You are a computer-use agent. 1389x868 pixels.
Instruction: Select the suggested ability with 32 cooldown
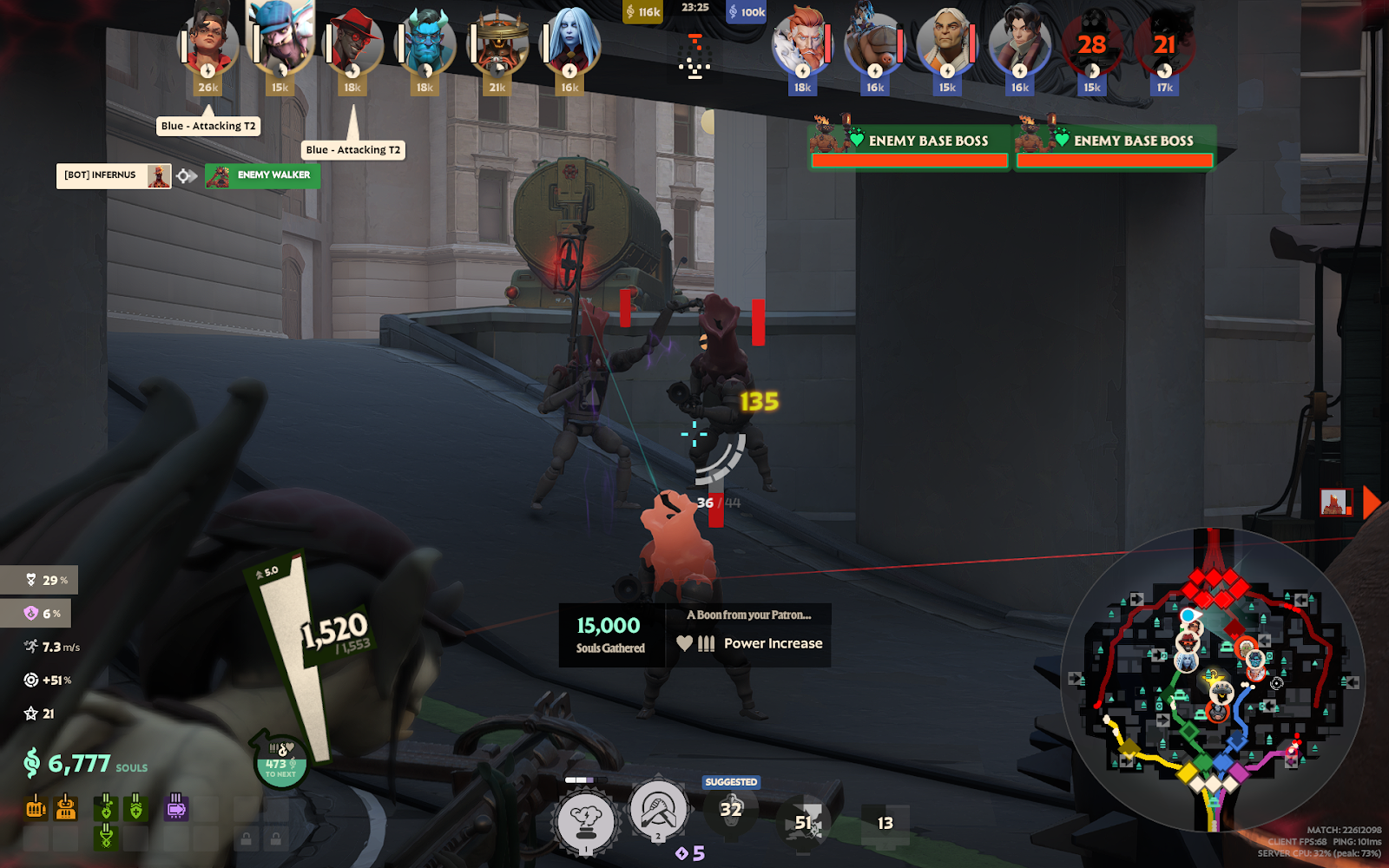tap(731, 811)
